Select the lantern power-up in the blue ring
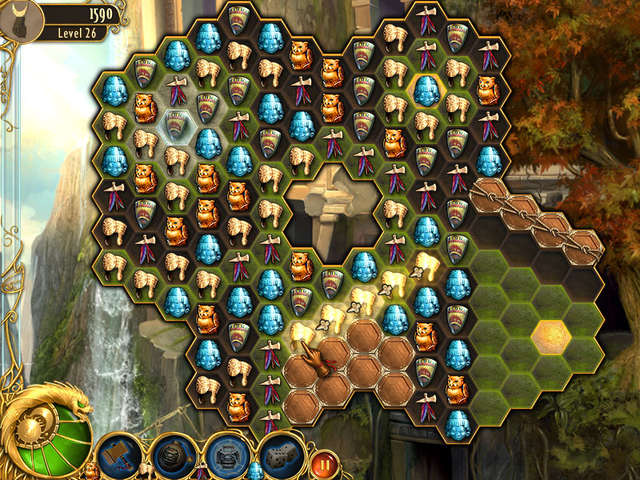This screenshot has height=480, width=640. 227,456
